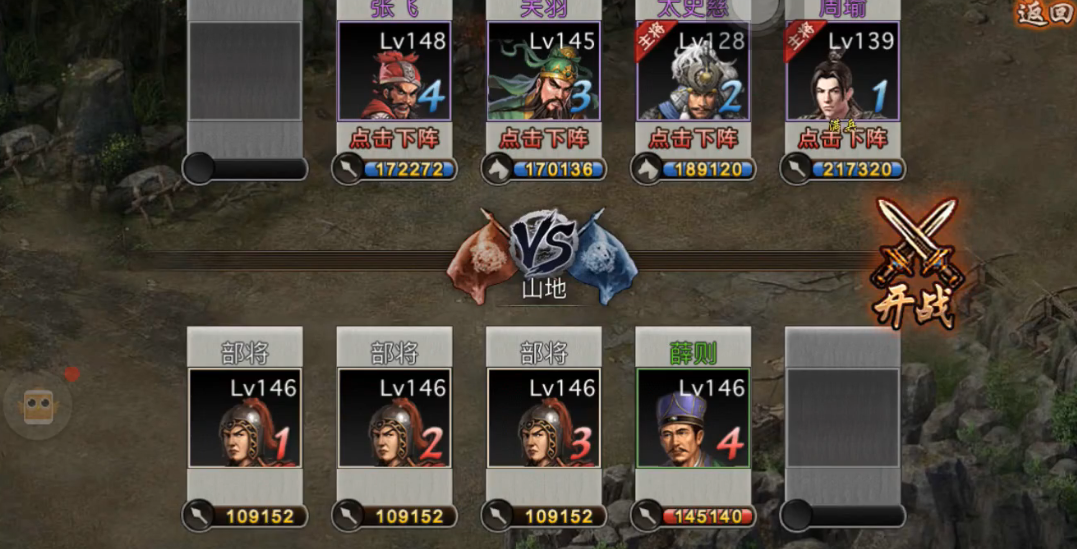Viewport: 1077px width, 549px height.
Task: Remove Taishi Ci from the lineup
Action: tap(693, 138)
